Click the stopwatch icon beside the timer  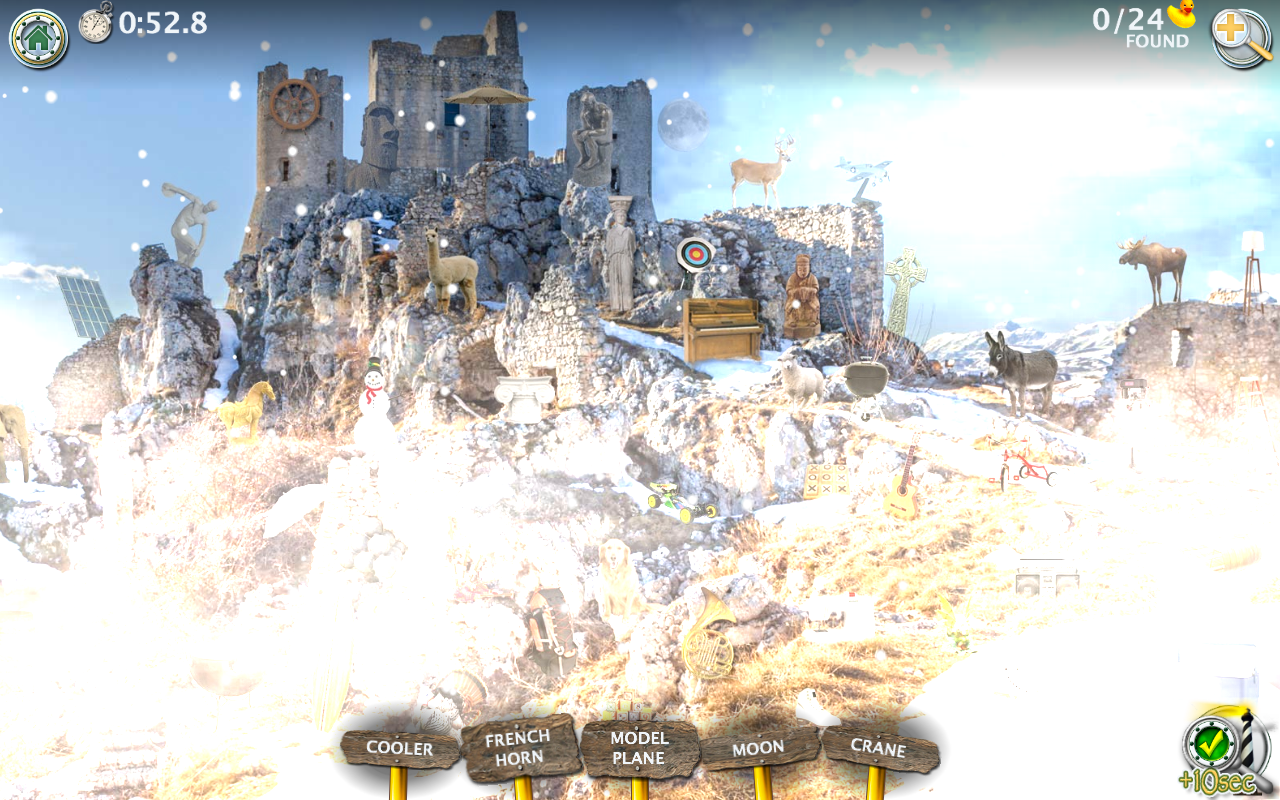point(93,25)
